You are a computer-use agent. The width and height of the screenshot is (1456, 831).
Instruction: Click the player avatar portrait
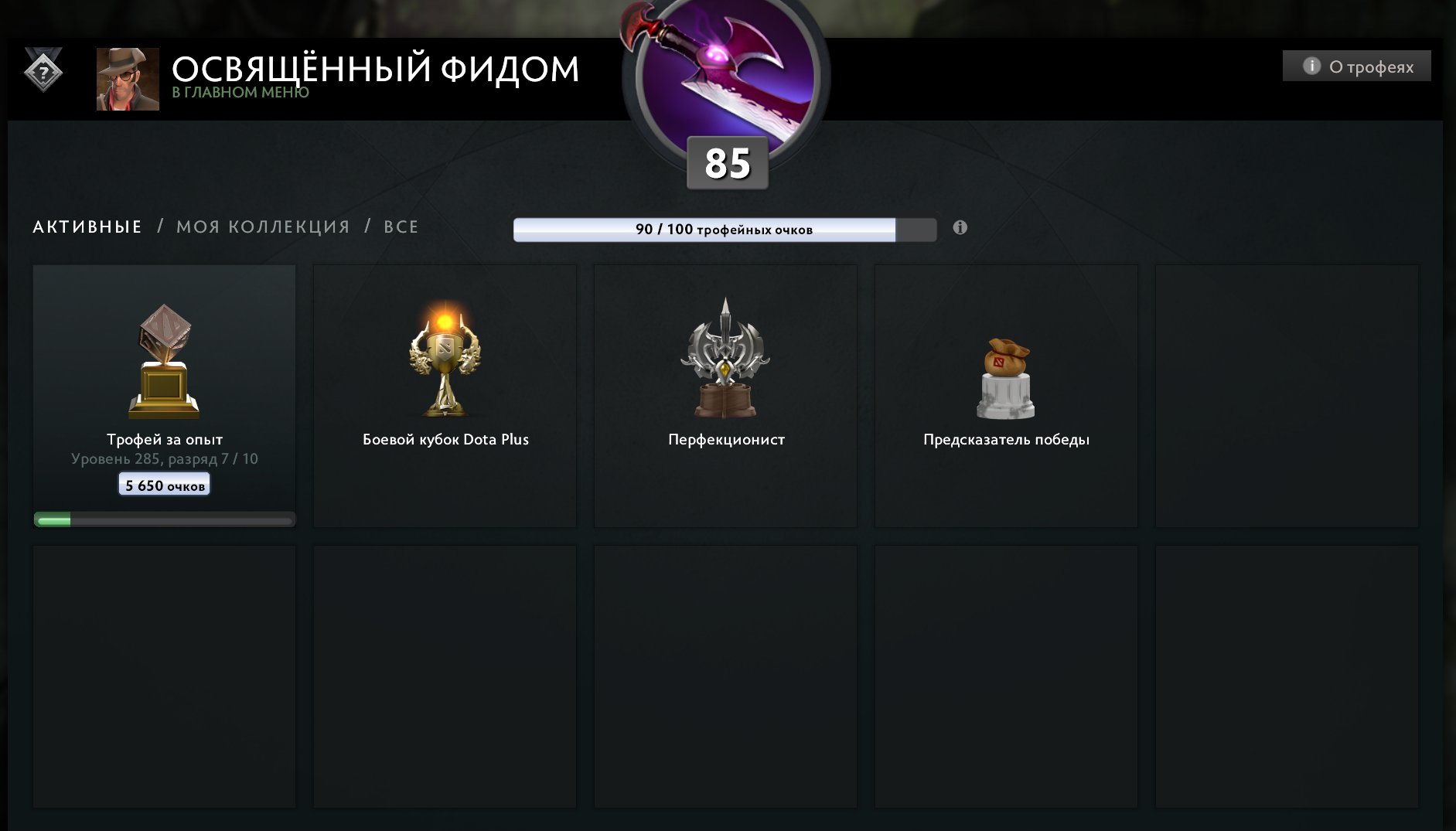(x=127, y=80)
